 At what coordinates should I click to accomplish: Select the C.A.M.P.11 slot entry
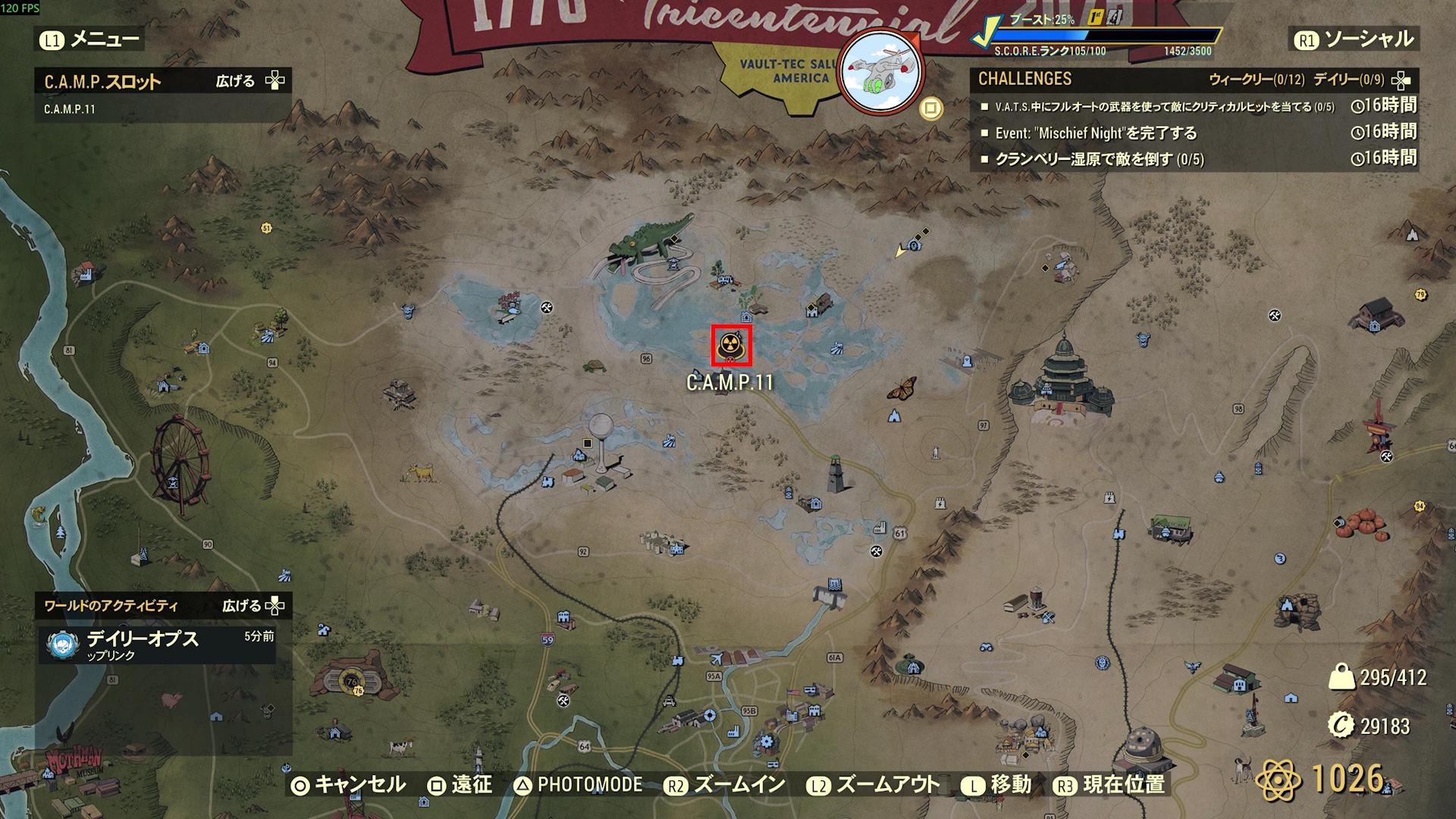(70, 109)
